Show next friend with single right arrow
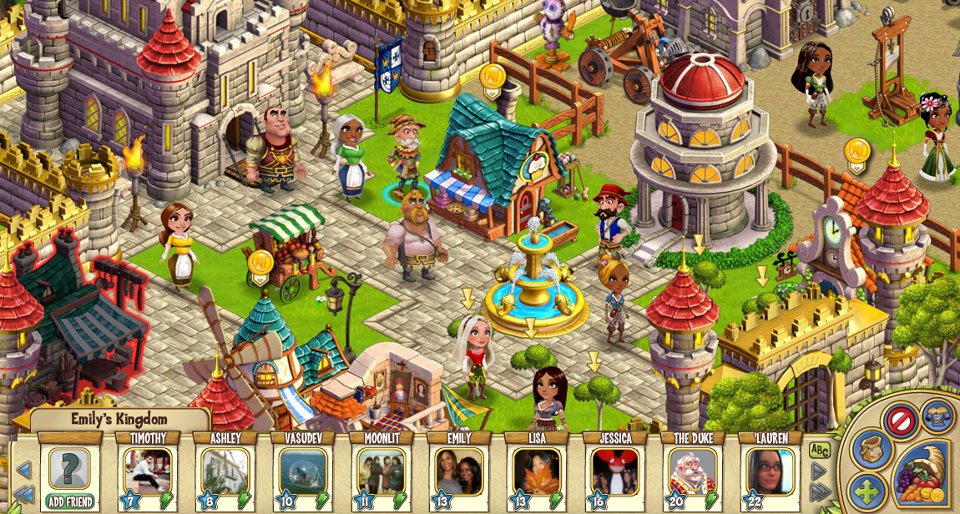 click(819, 471)
